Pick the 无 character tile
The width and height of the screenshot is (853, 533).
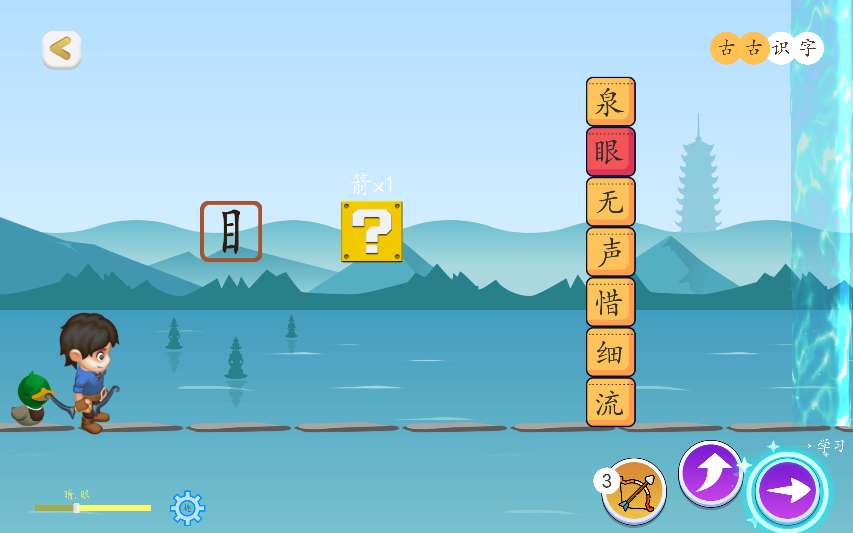(x=610, y=202)
